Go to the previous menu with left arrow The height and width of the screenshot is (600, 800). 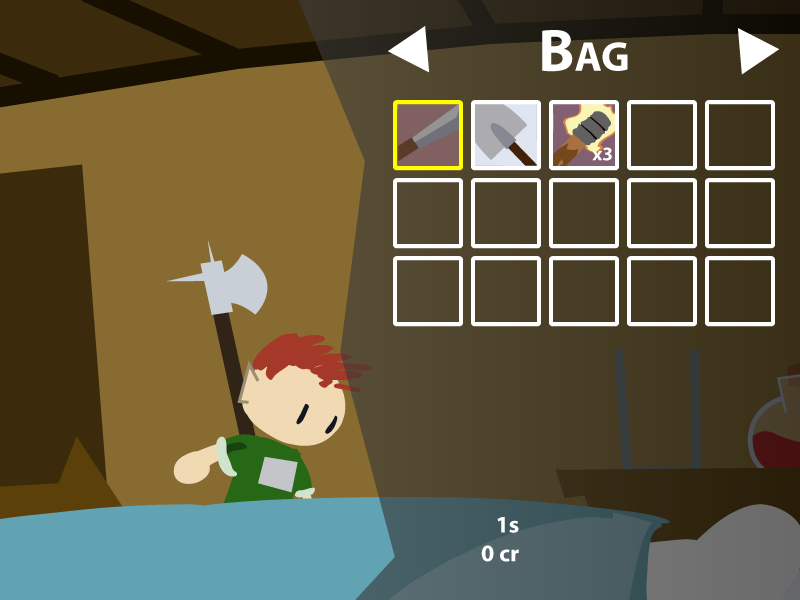[x=411, y=49]
